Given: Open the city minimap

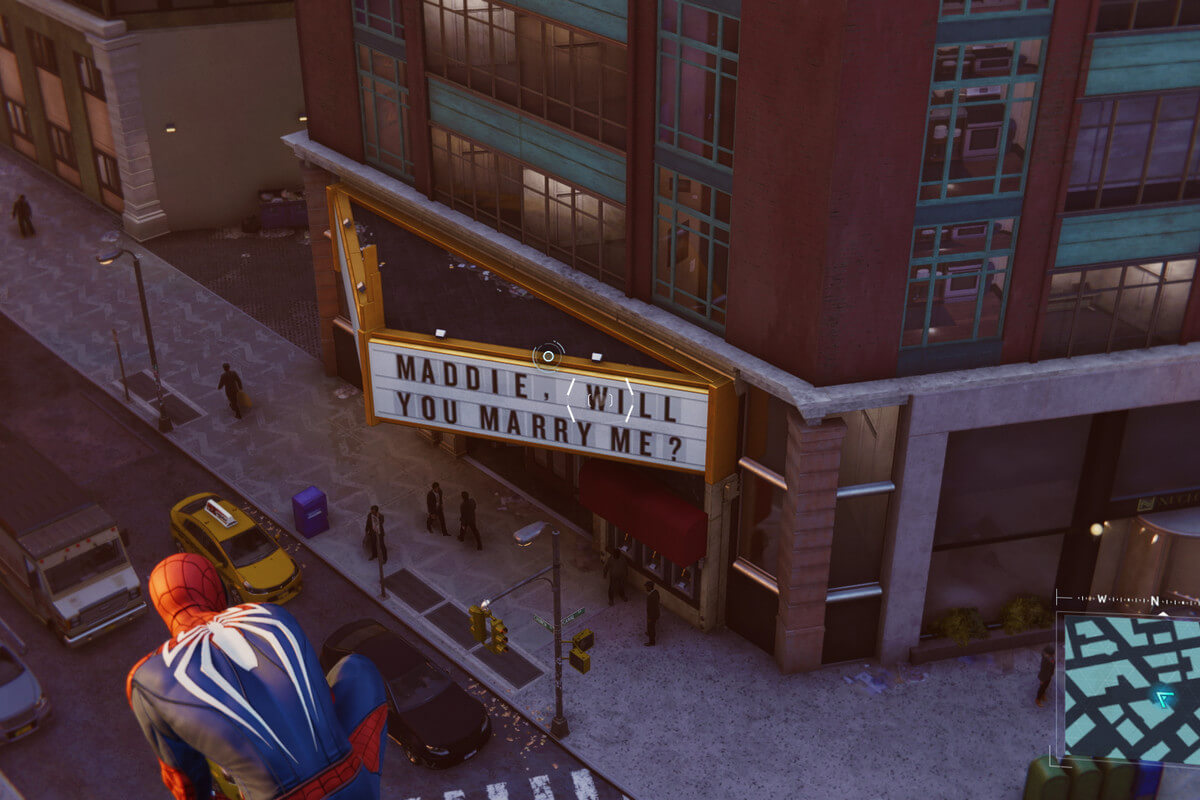Looking at the screenshot, I should (1128, 688).
